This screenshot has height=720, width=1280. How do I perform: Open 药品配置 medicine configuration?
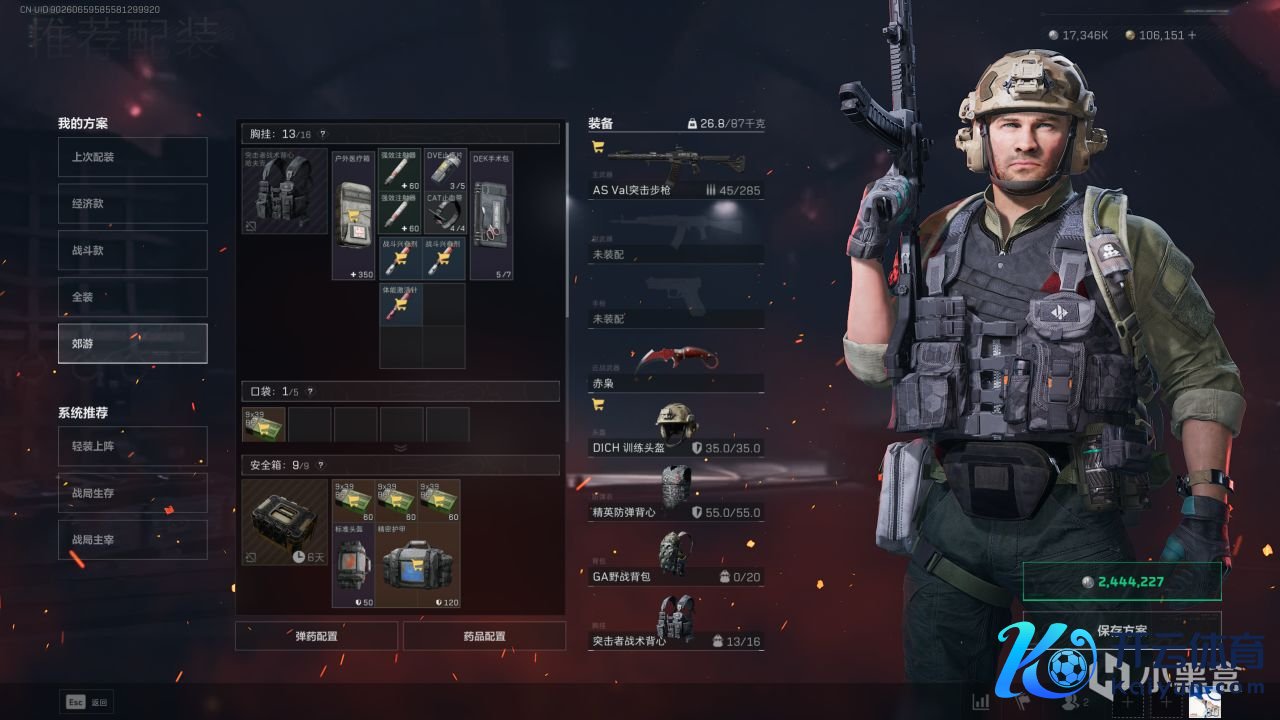[484, 636]
